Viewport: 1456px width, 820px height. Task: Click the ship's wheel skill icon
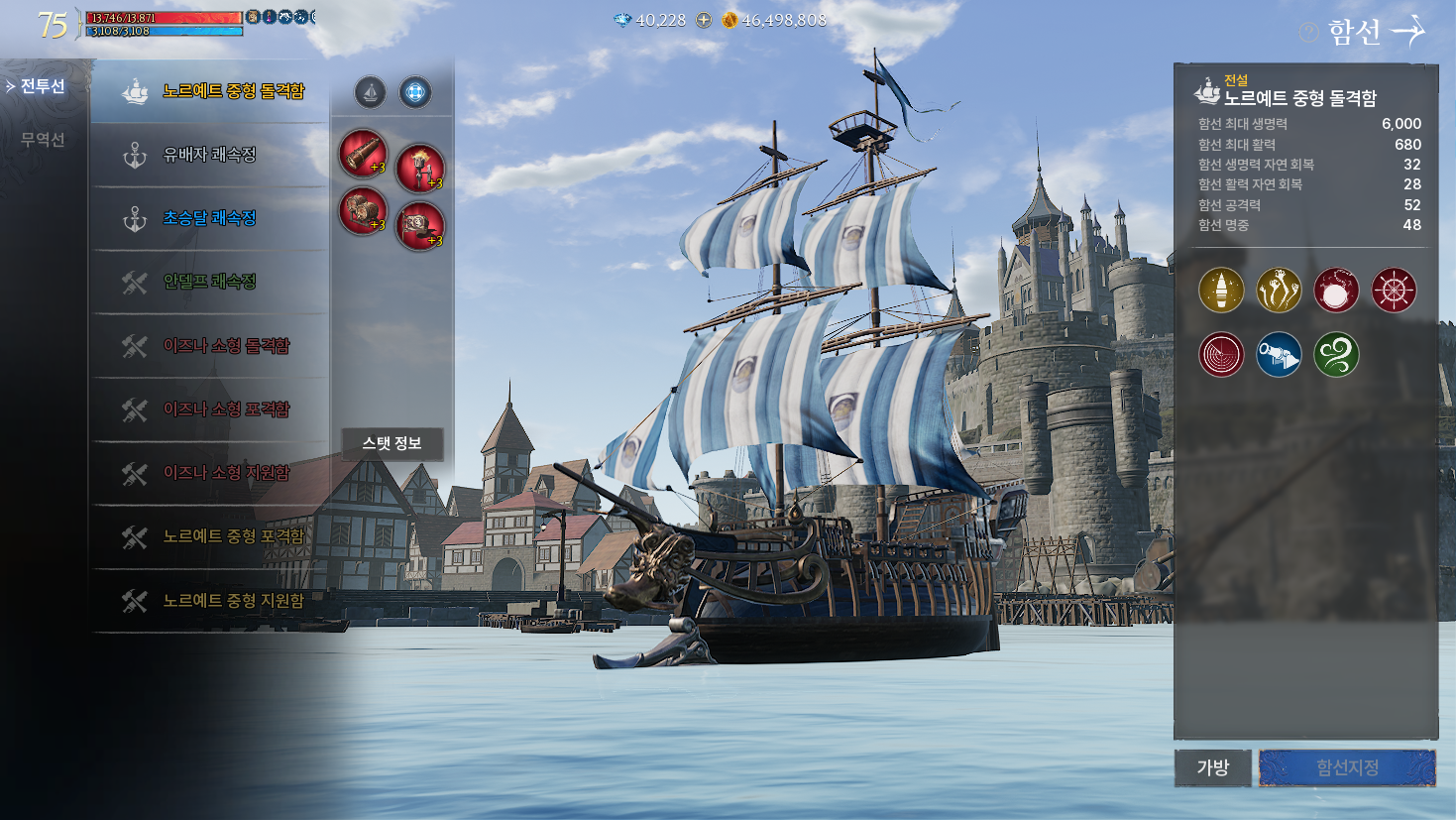(1394, 291)
